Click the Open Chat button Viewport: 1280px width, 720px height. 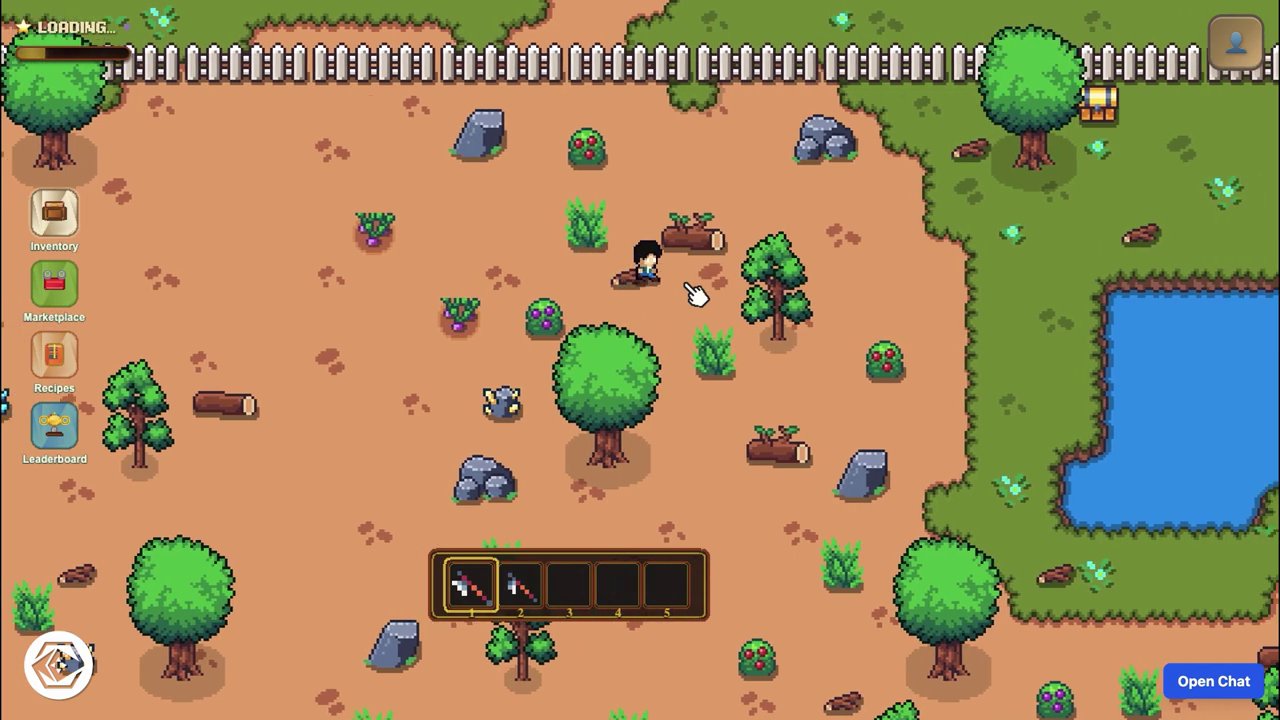1213,681
